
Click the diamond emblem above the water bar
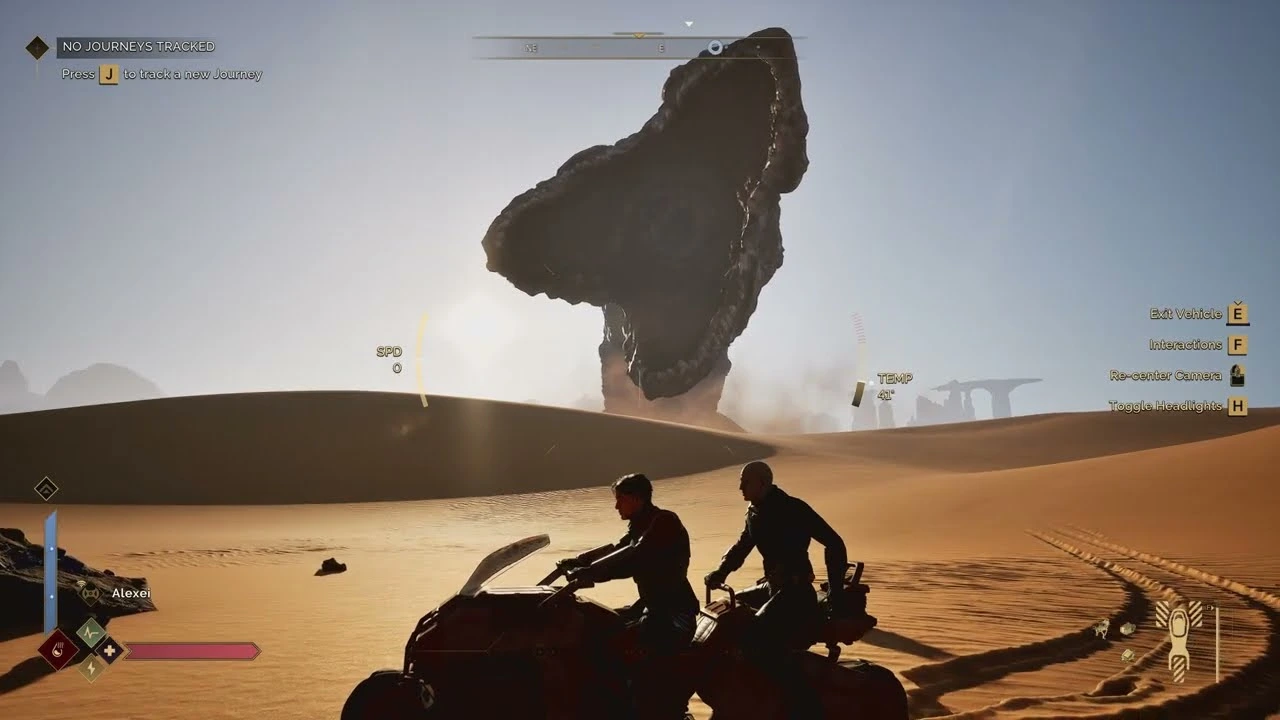(48, 489)
